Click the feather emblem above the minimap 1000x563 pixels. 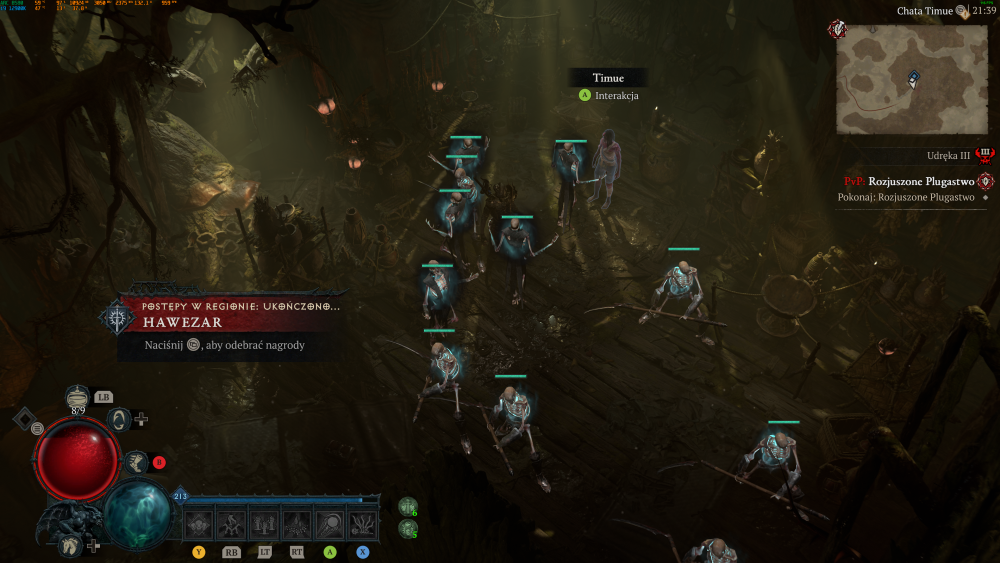click(836, 30)
